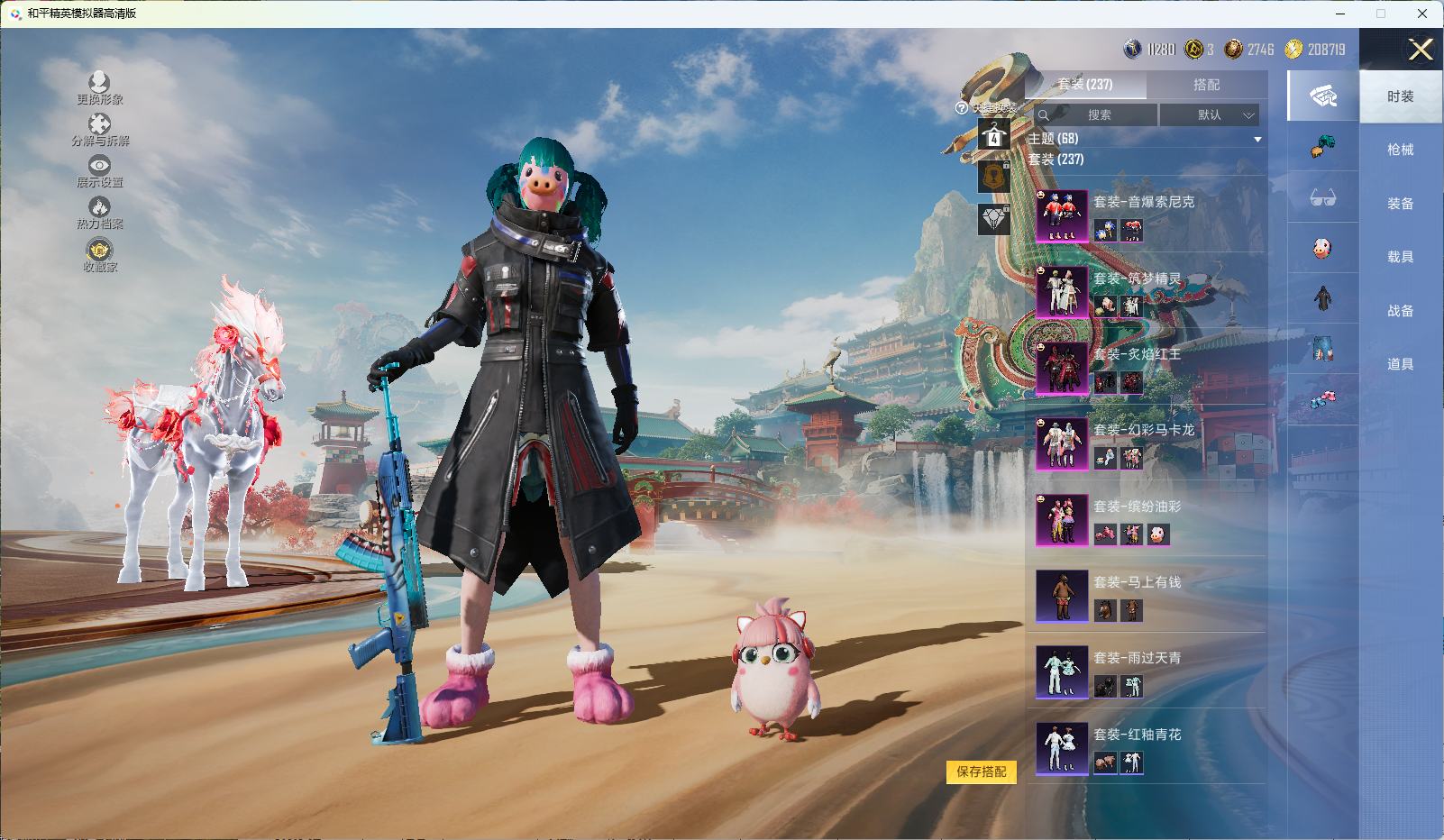Image resolution: width=1444 pixels, height=840 pixels.
Task: Switch to the 搭配 tab
Action: pyautogui.click(x=1206, y=85)
